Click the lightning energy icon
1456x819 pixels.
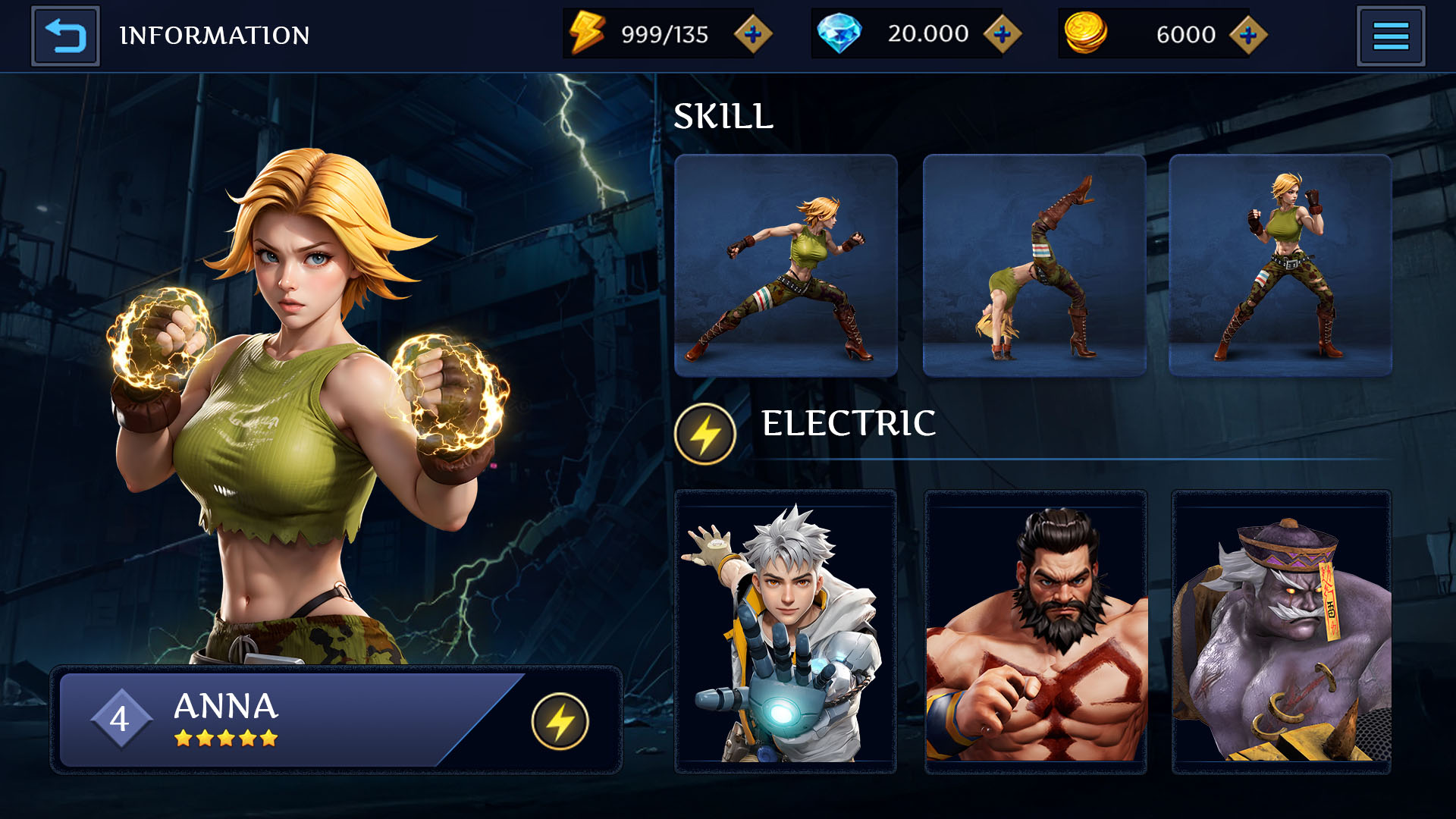coord(588,32)
